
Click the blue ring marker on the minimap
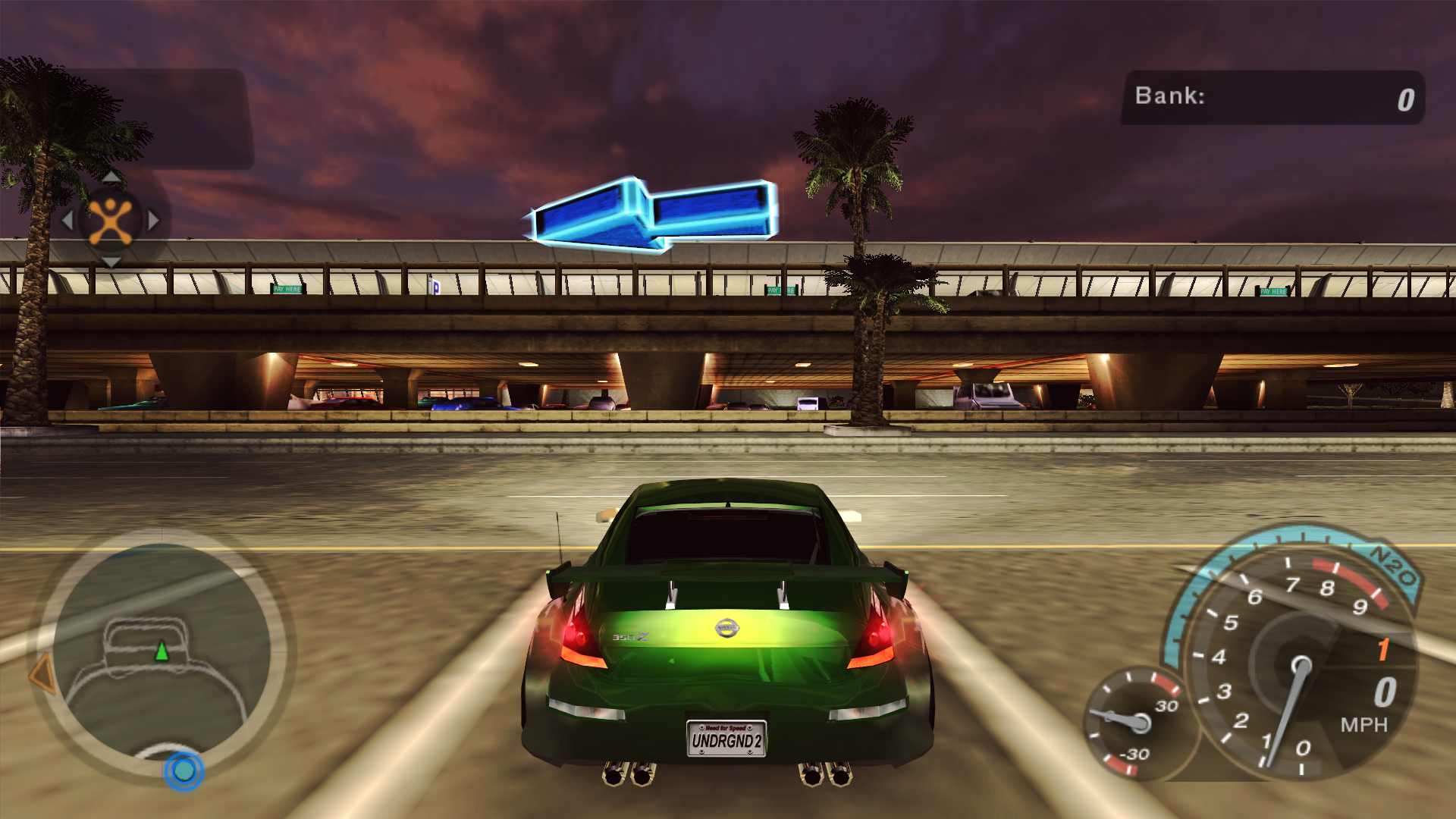[184, 770]
